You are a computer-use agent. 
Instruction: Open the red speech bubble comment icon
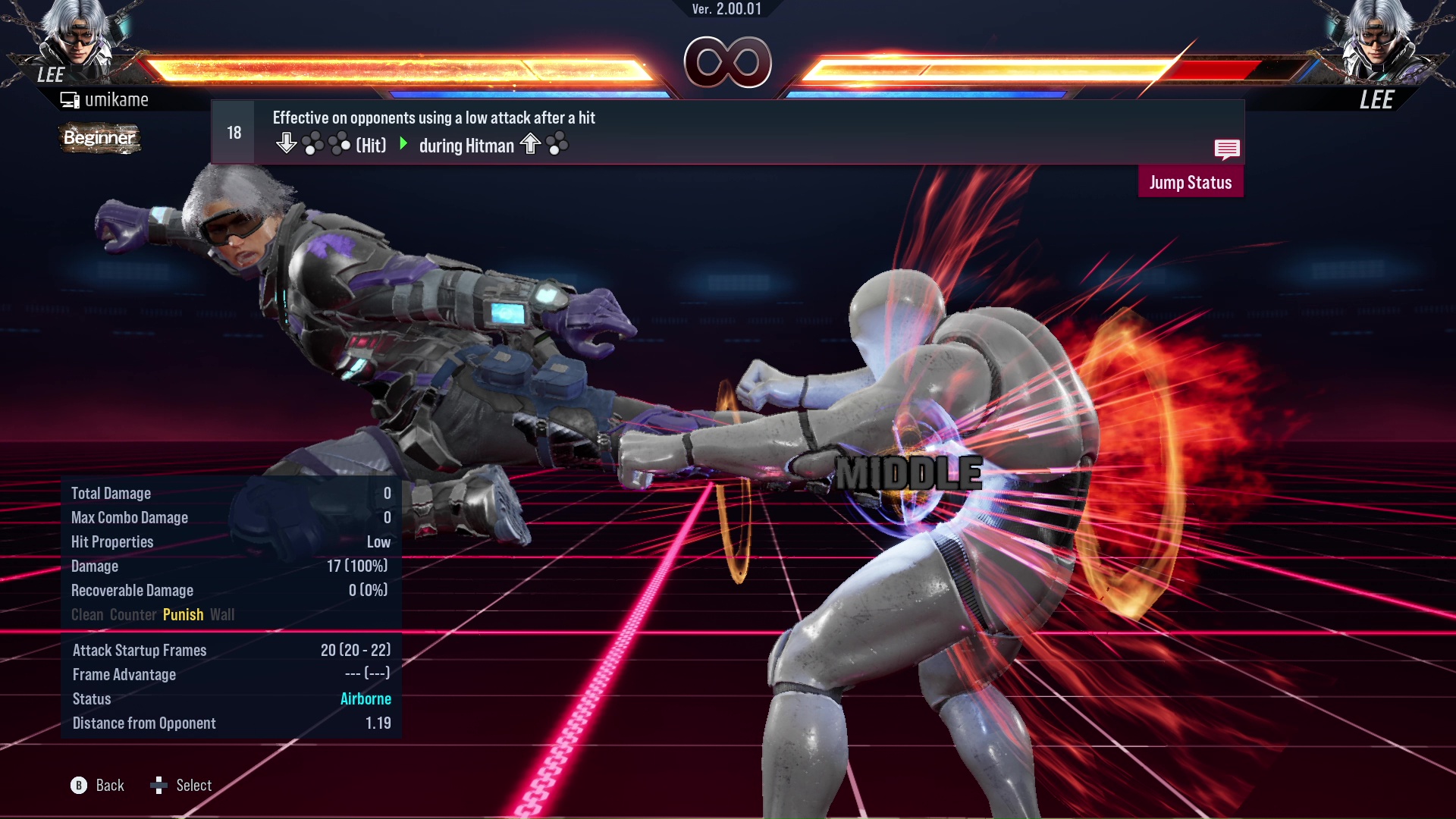[1226, 149]
